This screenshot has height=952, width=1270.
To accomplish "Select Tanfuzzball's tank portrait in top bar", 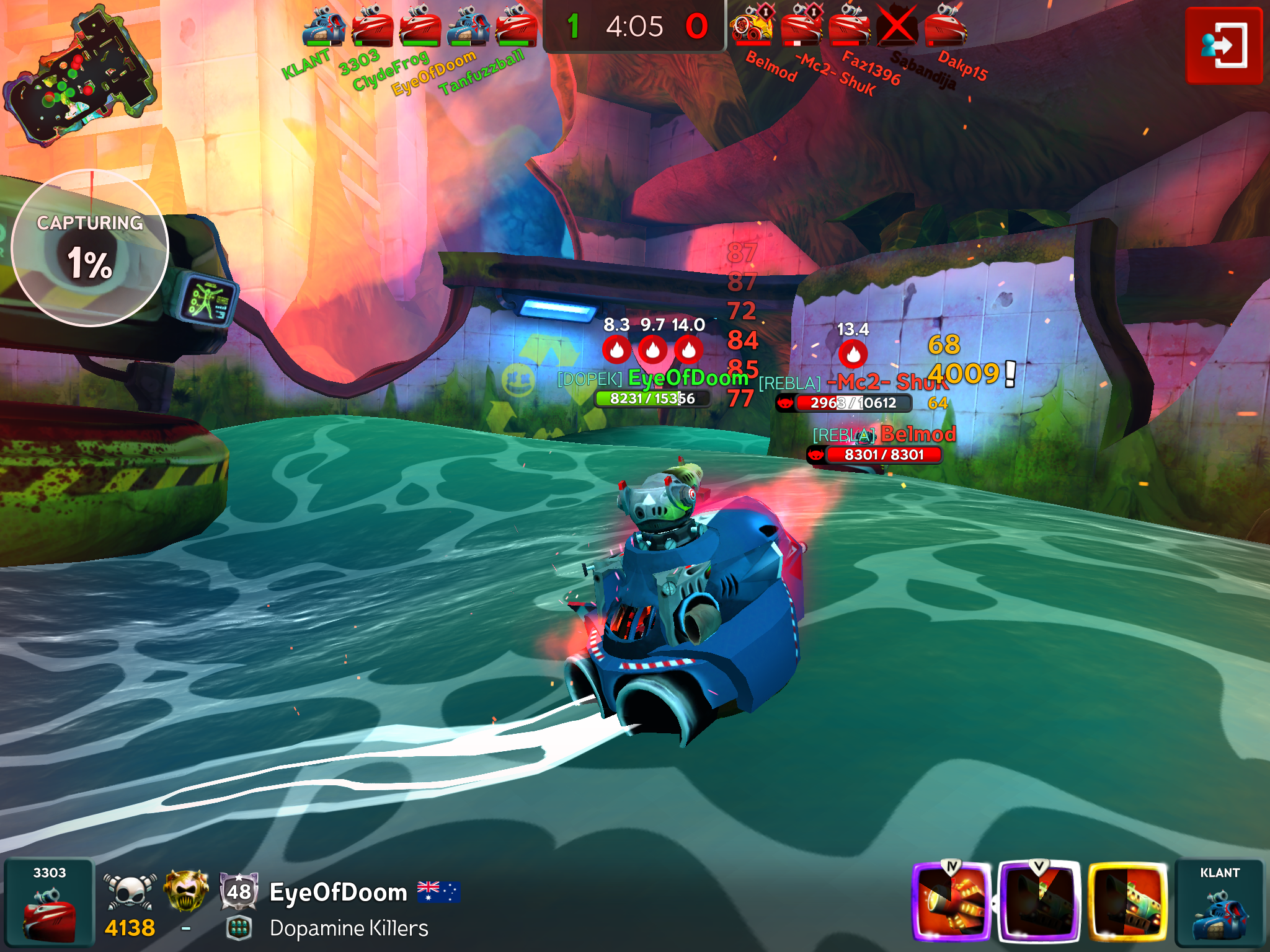I will coord(517,27).
